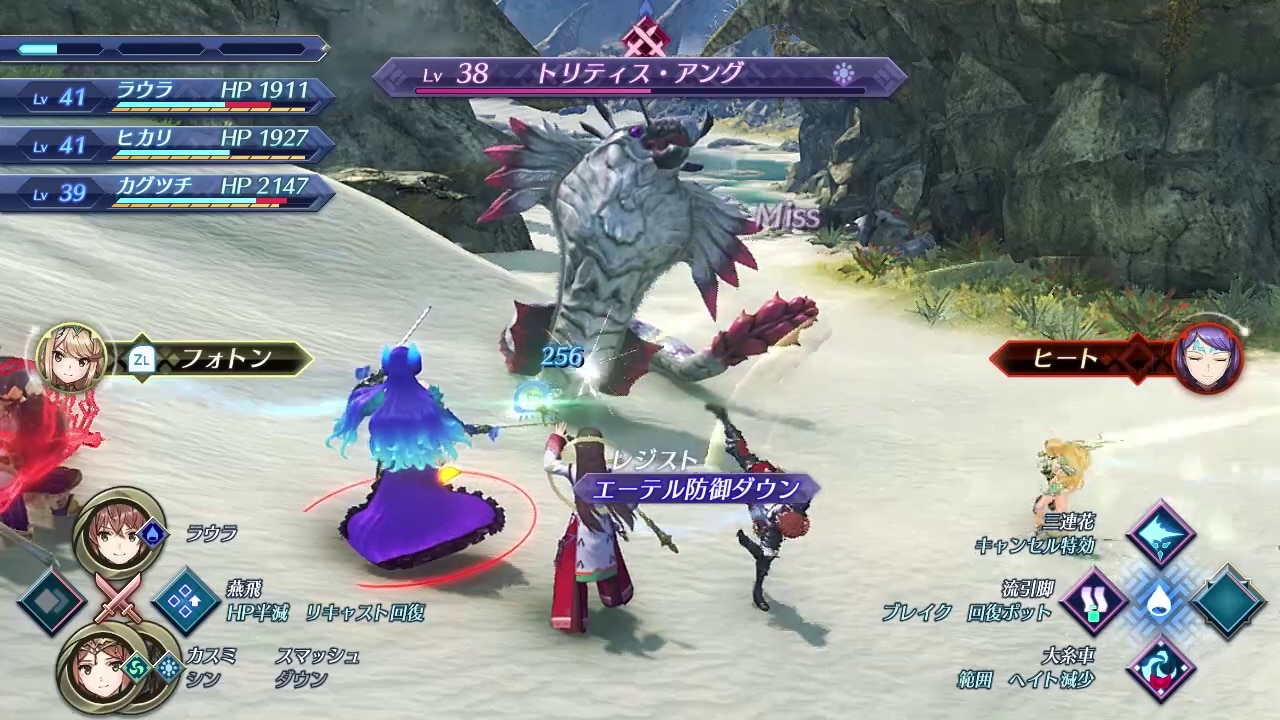The height and width of the screenshot is (720, 1280).
Task: Click the トリティス・アング enemy target bar
Action: (640, 76)
